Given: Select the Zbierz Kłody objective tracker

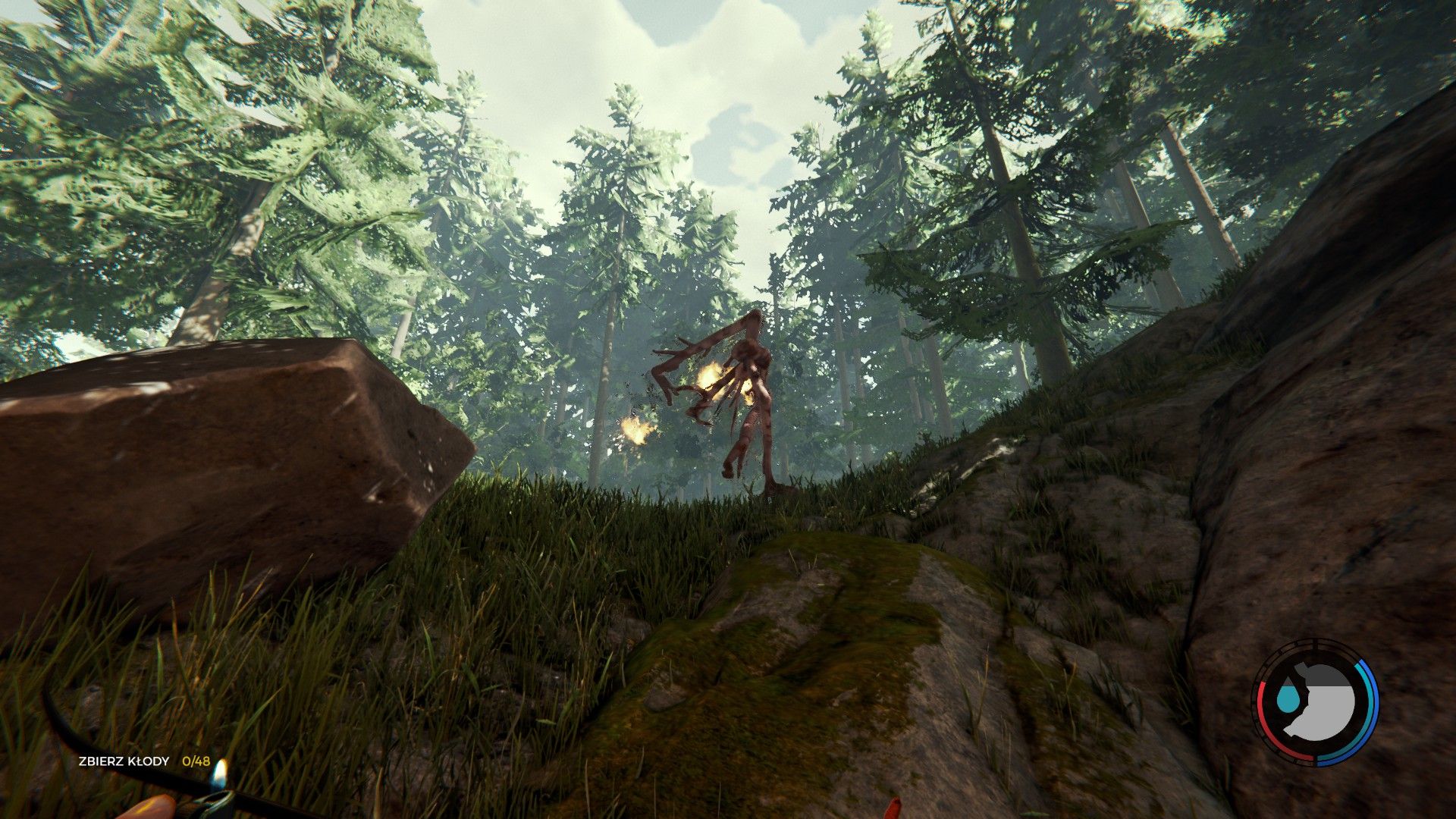Looking at the screenshot, I should 143,761.
